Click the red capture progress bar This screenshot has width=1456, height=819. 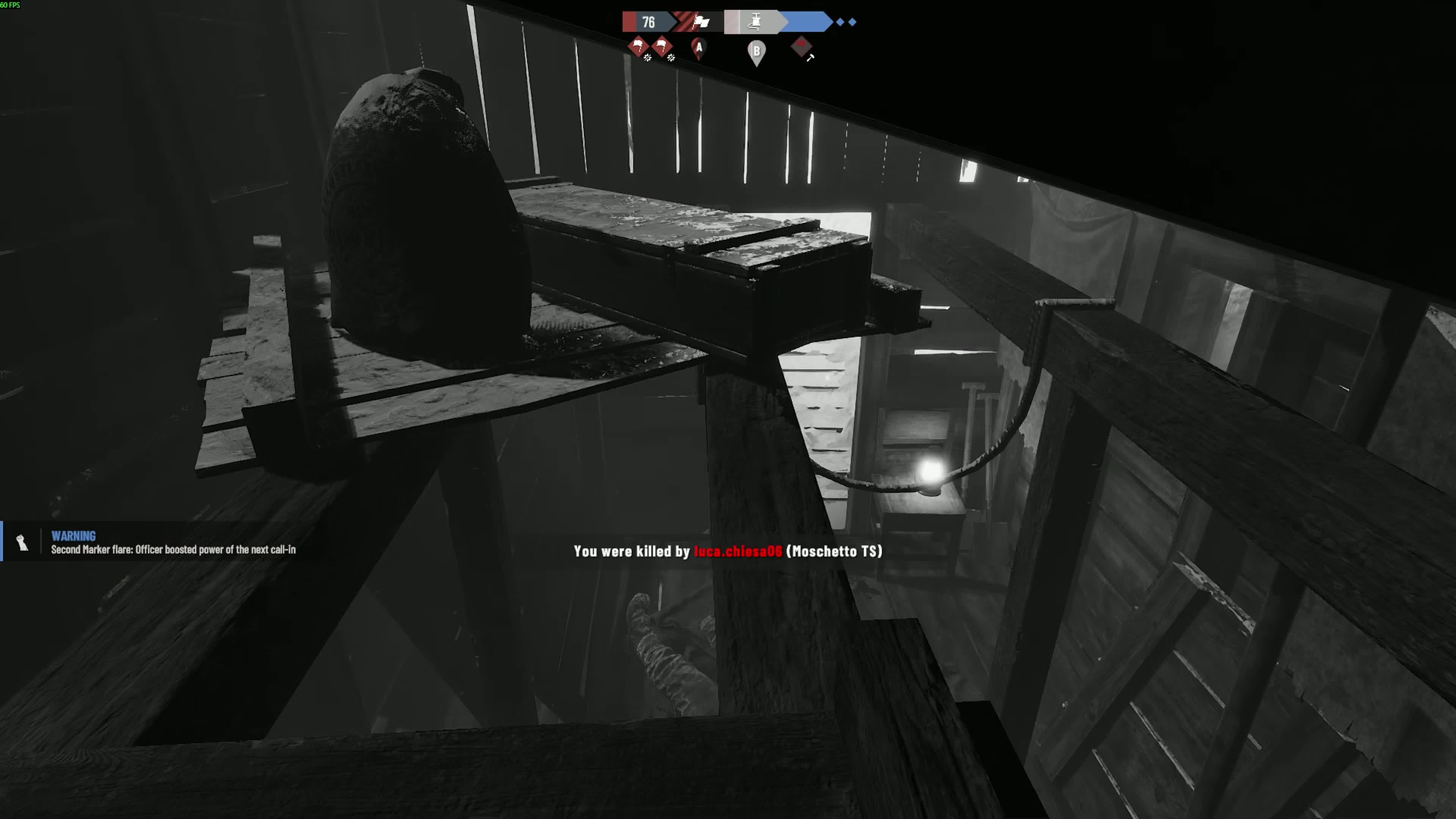[x=630, y=22]
